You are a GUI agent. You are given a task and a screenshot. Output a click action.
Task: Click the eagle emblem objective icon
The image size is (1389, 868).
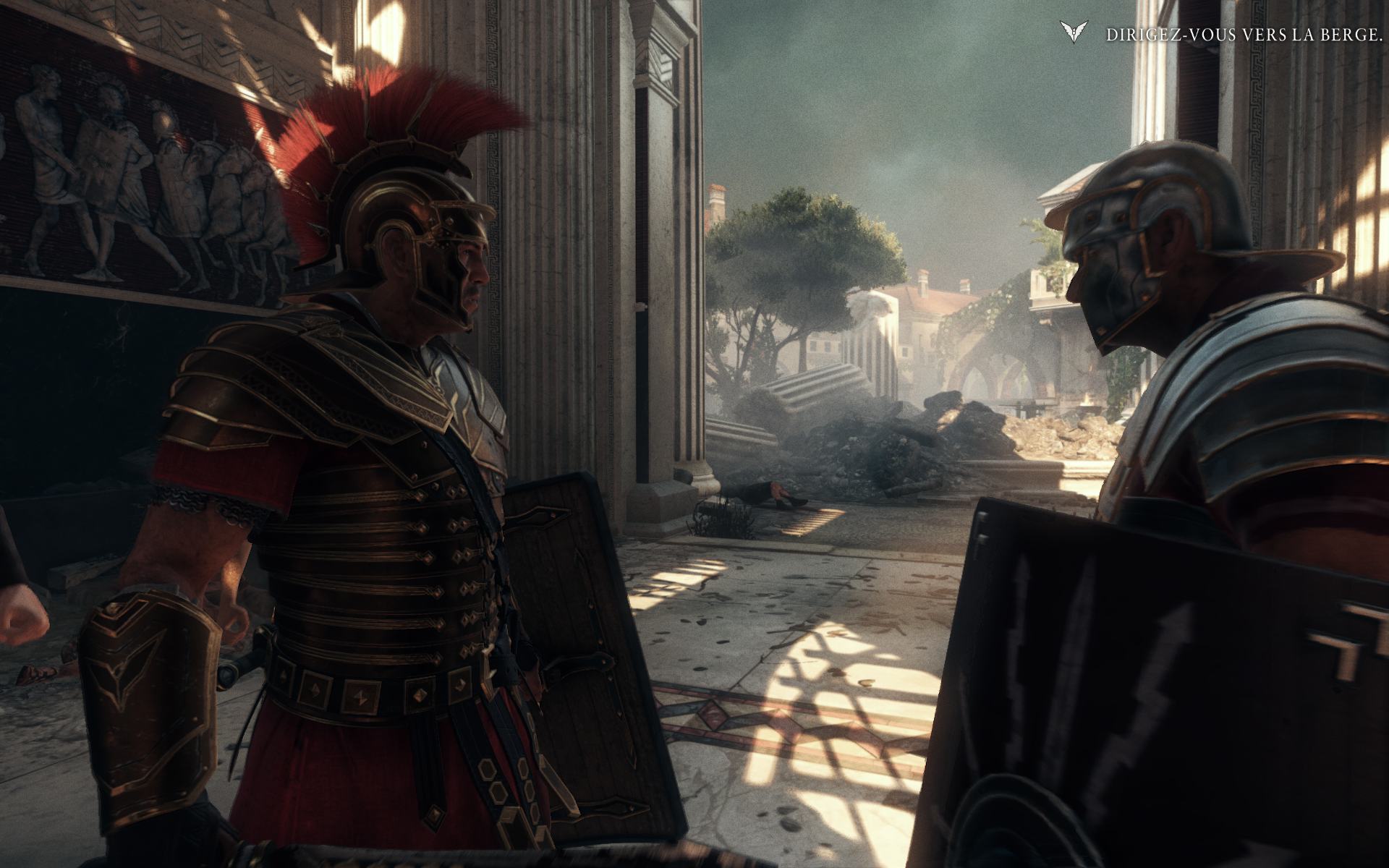pyautogui.click(x=1073, y=33)
